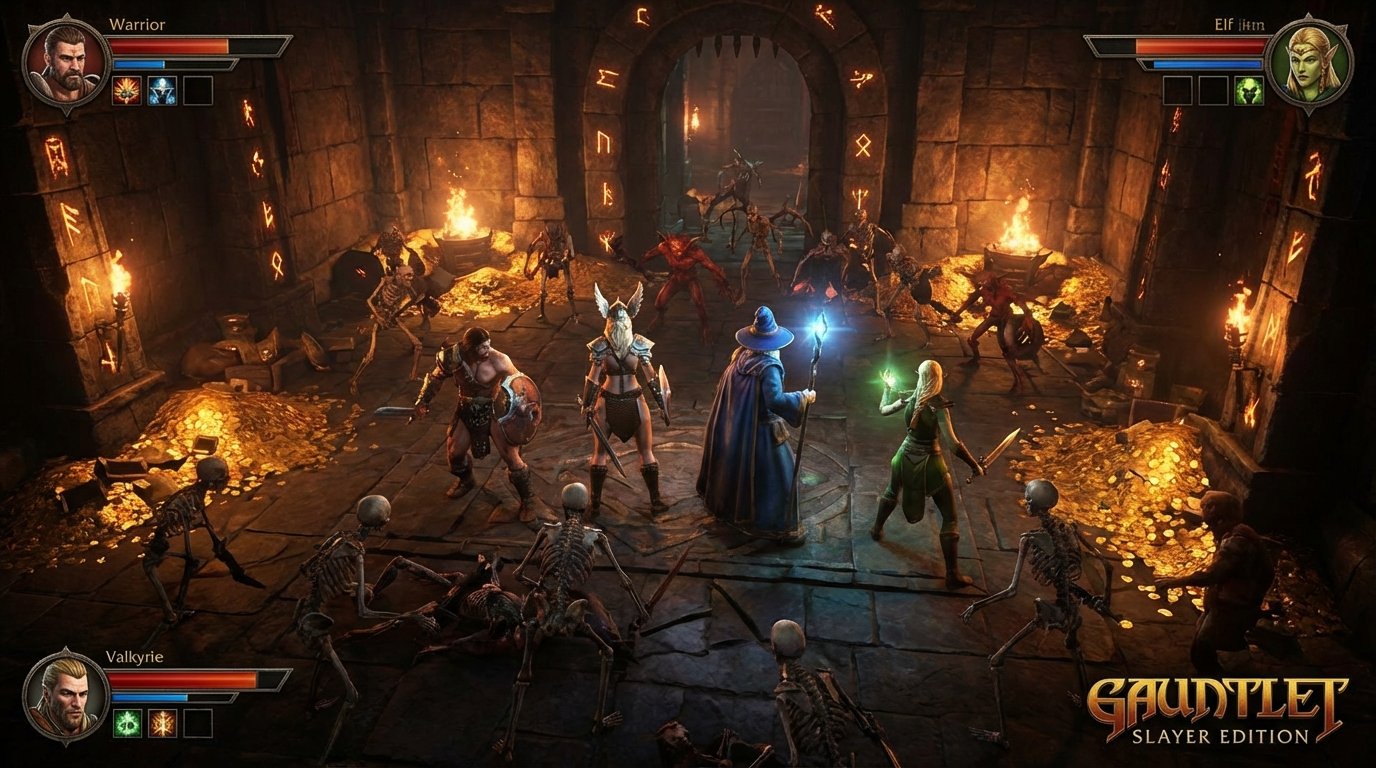Click the Valkyrie's circular portrait icon
1376x768 pixels.
coord(63,697)
